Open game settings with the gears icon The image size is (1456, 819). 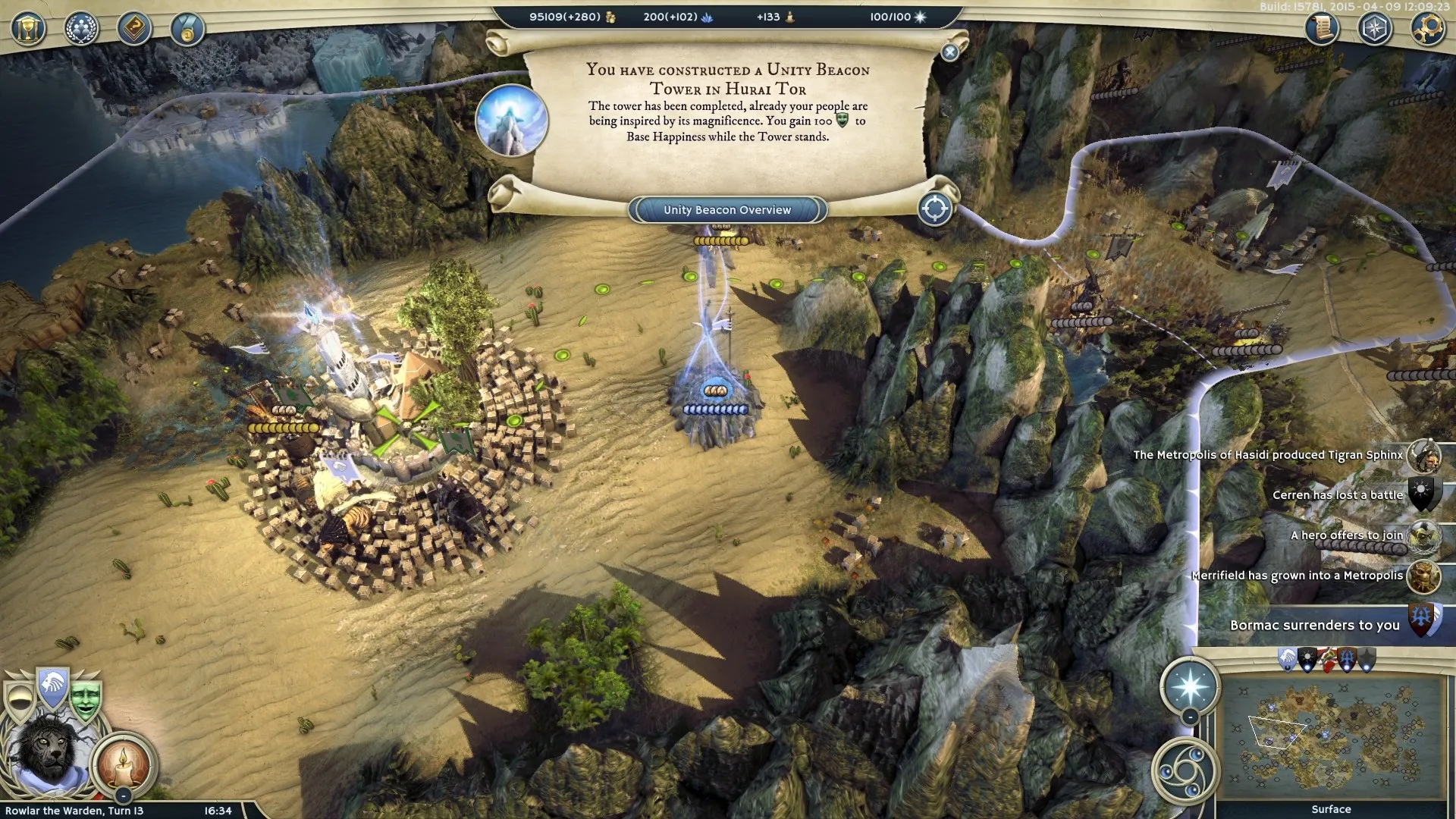click(x=1428, y=29)
